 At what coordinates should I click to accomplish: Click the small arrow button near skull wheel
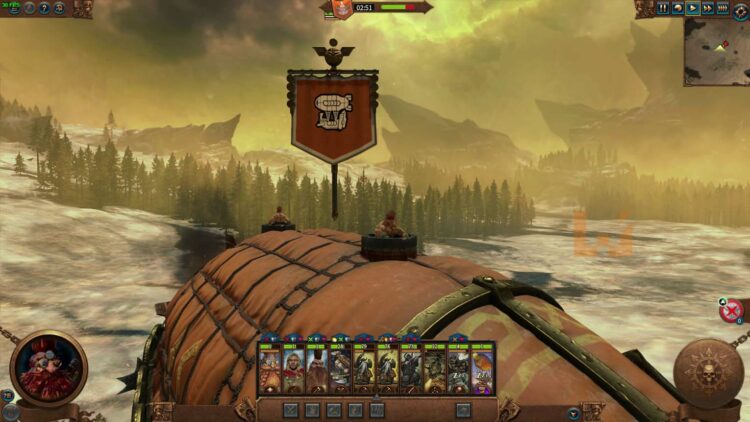point(573,412)
